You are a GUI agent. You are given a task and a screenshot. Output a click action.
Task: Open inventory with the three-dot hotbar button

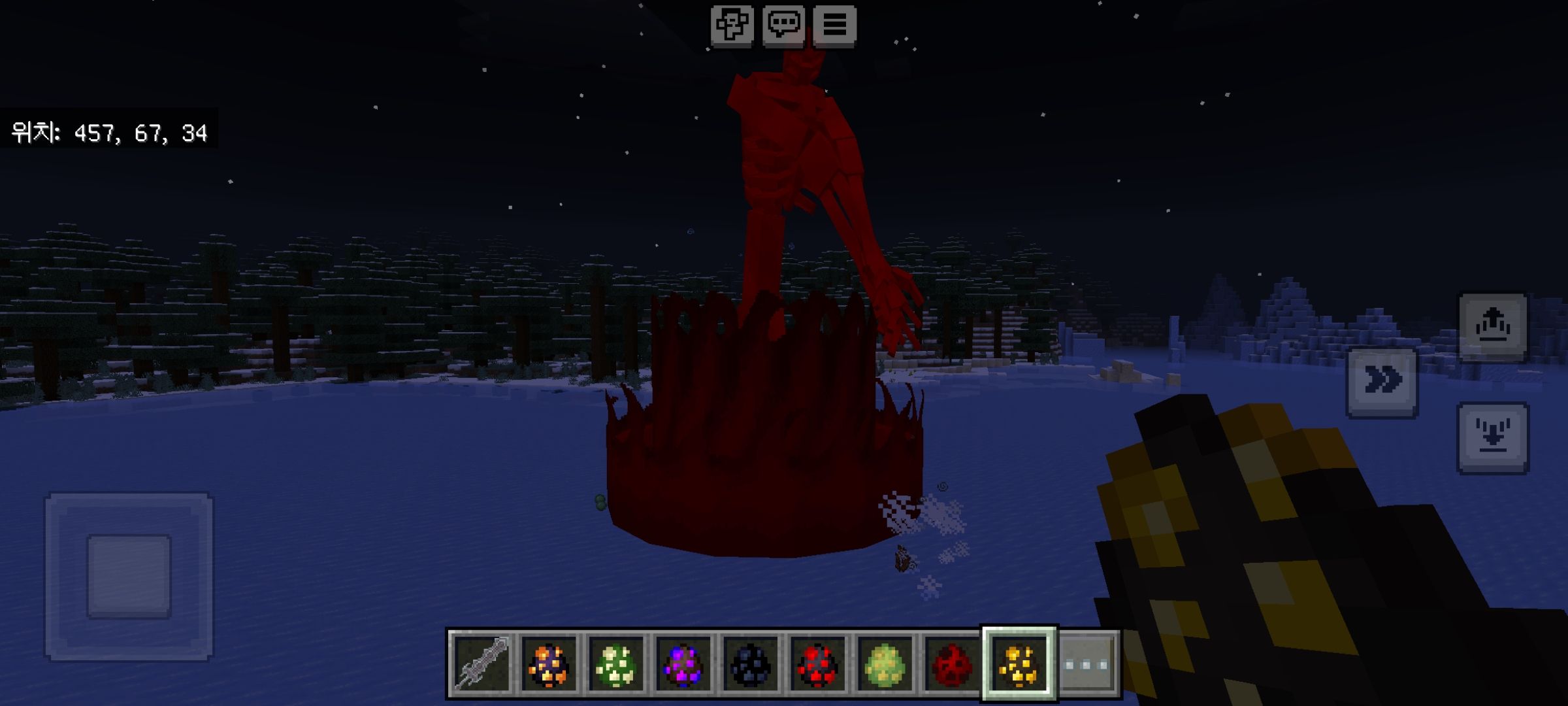coord(1086,664)
